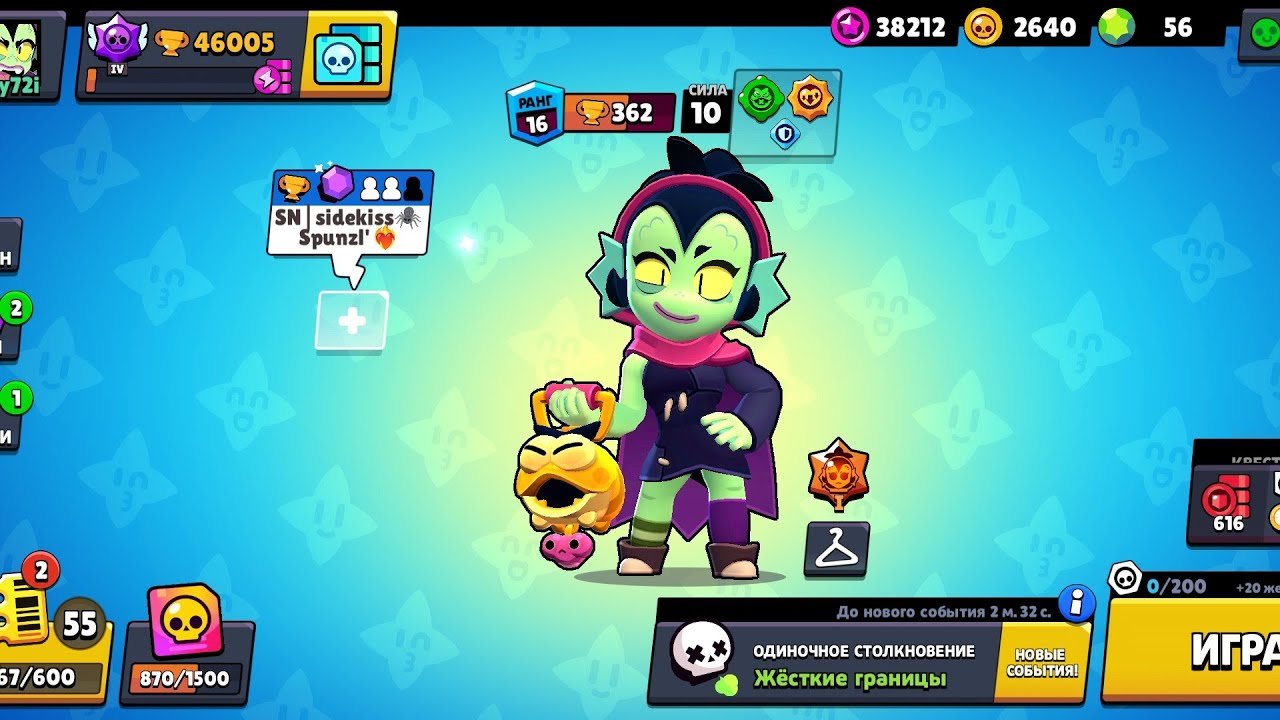The height and width of the screenshot is (720, 1280).
Task: Open the gadget and star power loadout
Action: coord(785,111)
